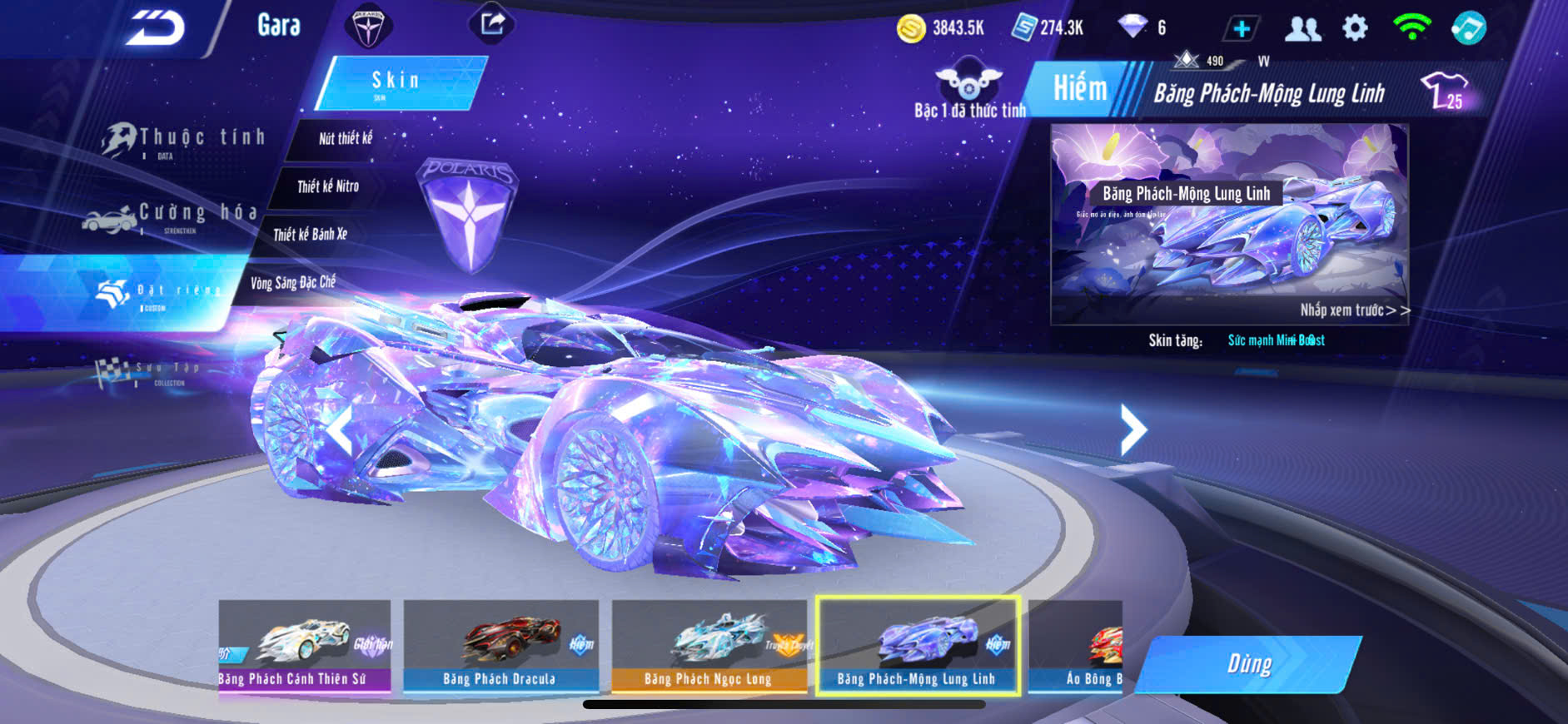This screenshot has height=724, width=1568.
Task: Click the Dùng button
Action: 1248,664
